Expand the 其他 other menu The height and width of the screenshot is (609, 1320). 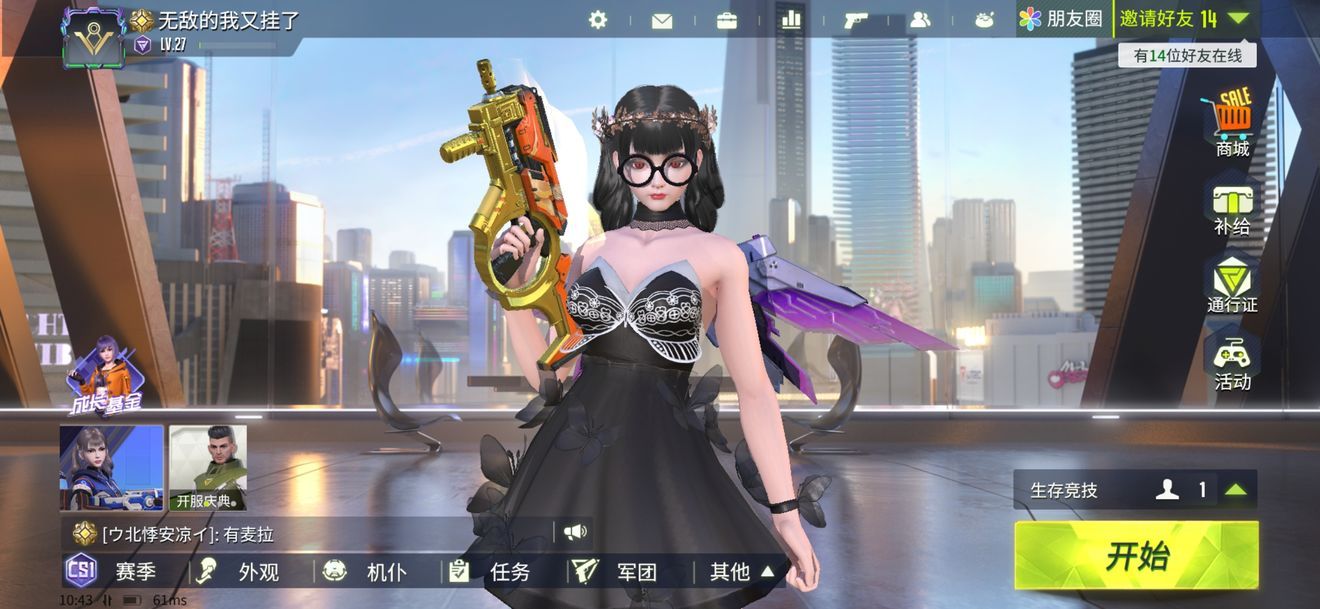(x=742, y=572)
